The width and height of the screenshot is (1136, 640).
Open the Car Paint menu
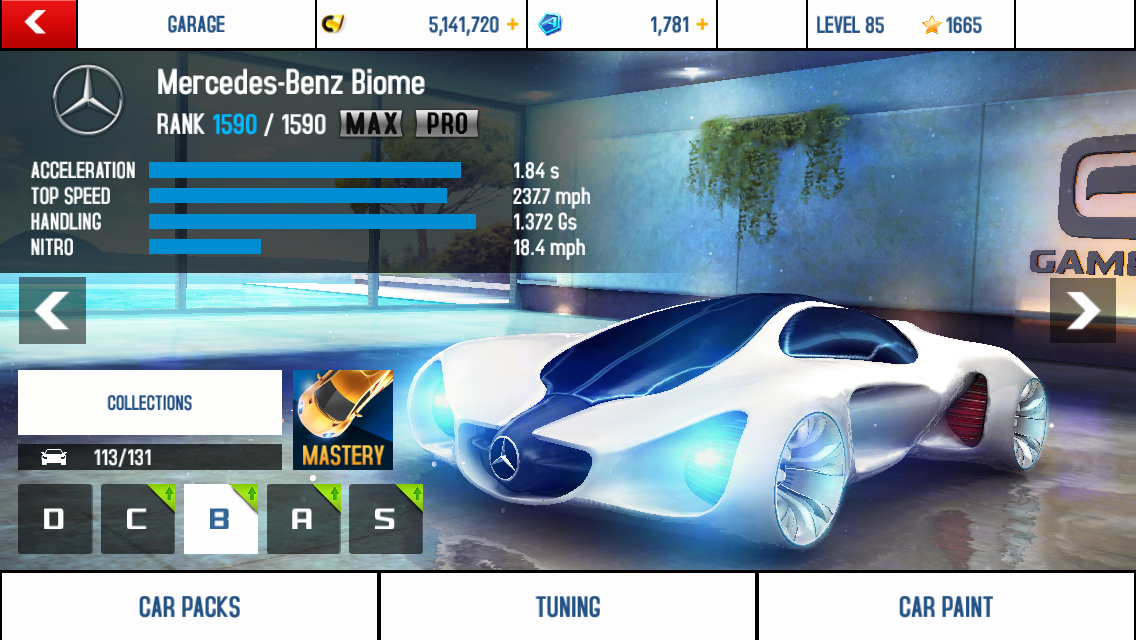pyautogui.click(x=945, y=606)
